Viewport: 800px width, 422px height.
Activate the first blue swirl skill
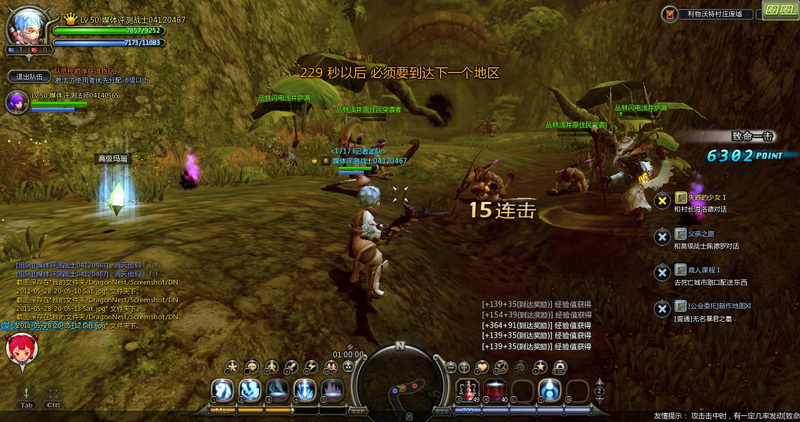(223, 390)
